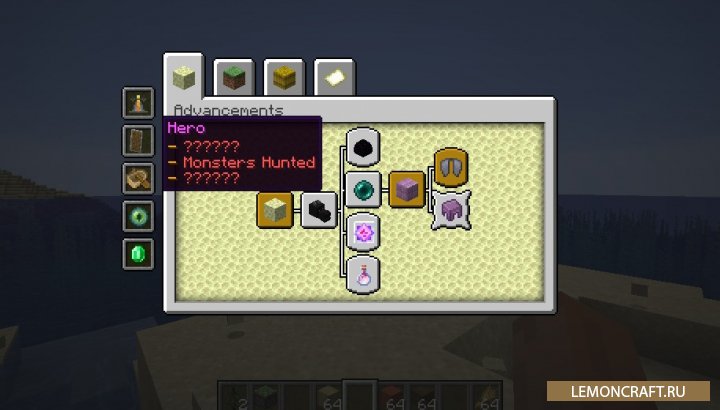Screen dimensions: 720x410
Task: Switch to the end stone advancements tab
Action: click(184, 76)
